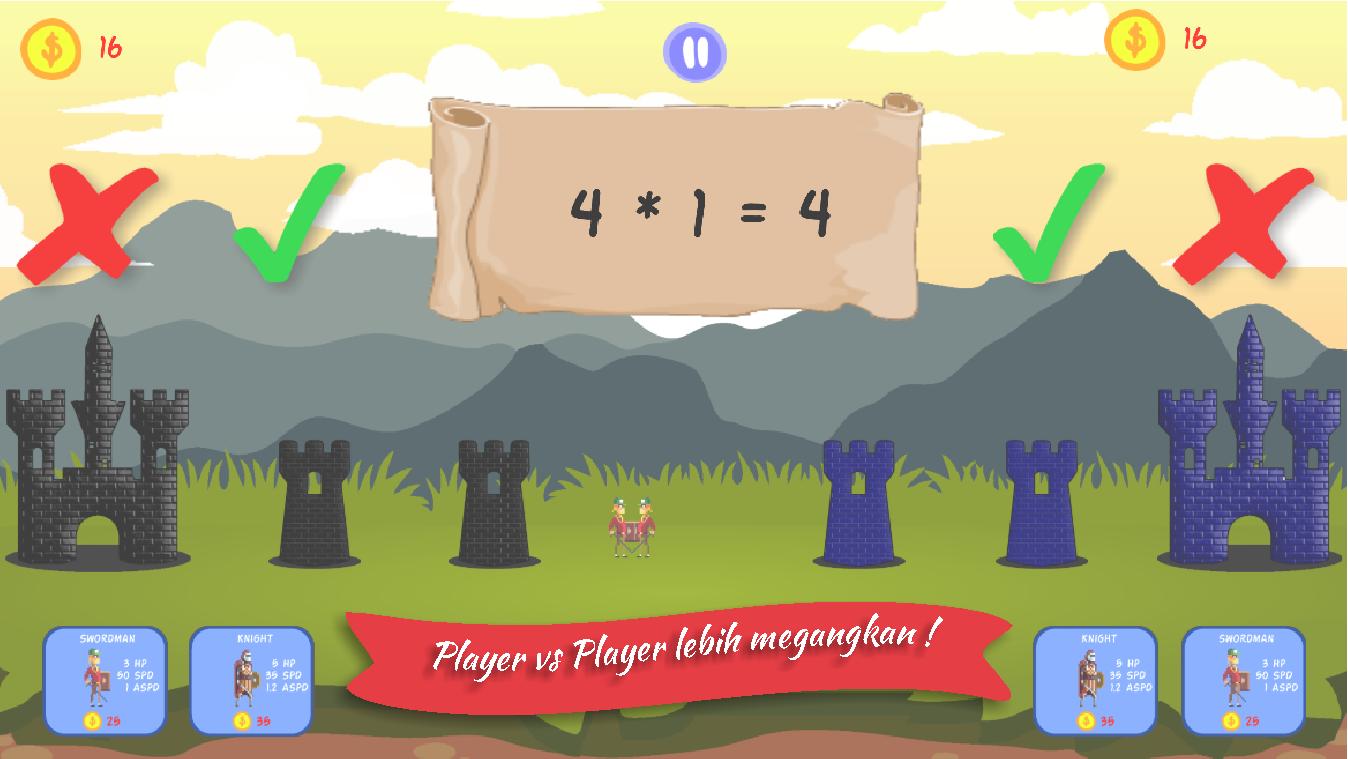
Task: Tap the green check above the blue towers
Action: pyautogui.click(x=1046, y=222)
